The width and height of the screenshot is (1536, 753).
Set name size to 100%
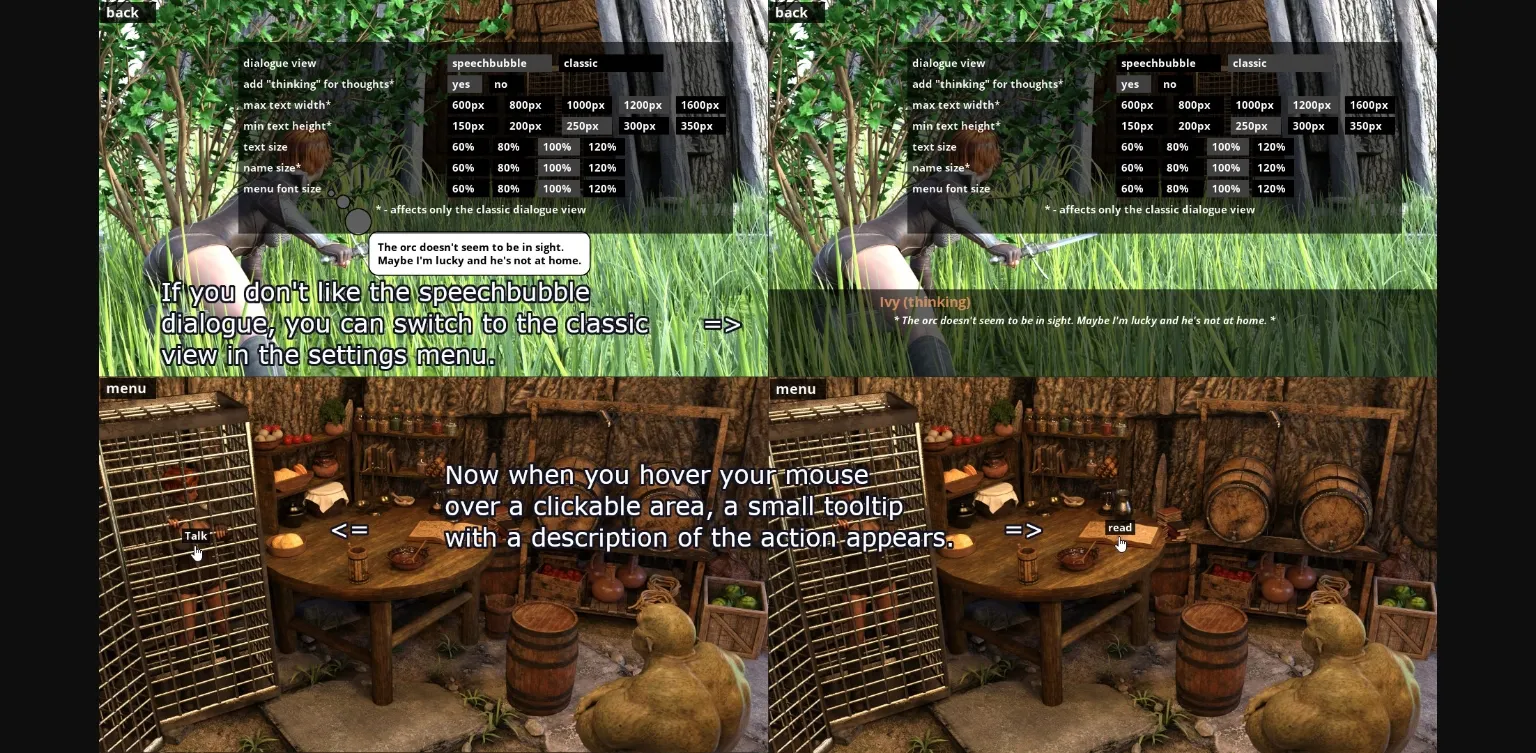pyautogui.click(x=556, y=168)
